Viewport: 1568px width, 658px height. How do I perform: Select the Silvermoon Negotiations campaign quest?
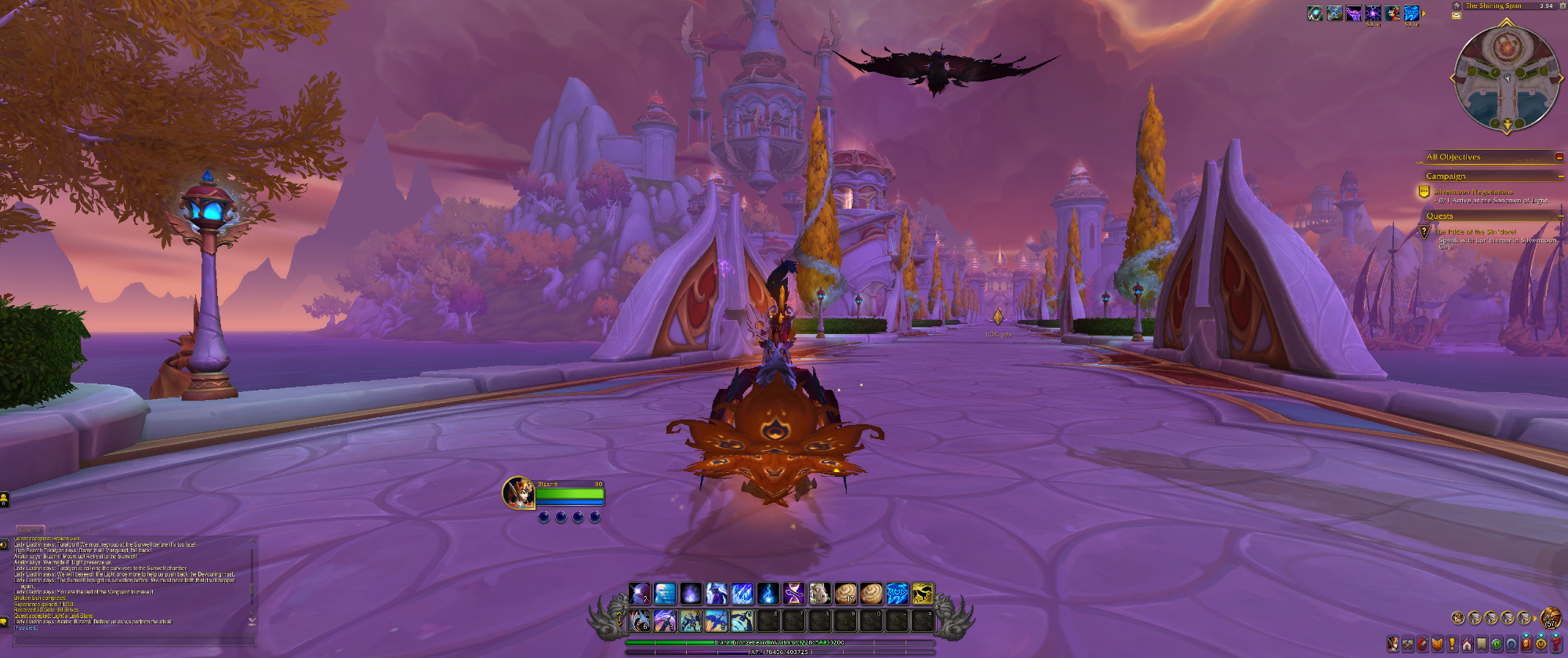pyautogui.click(x=1473, y=191)
